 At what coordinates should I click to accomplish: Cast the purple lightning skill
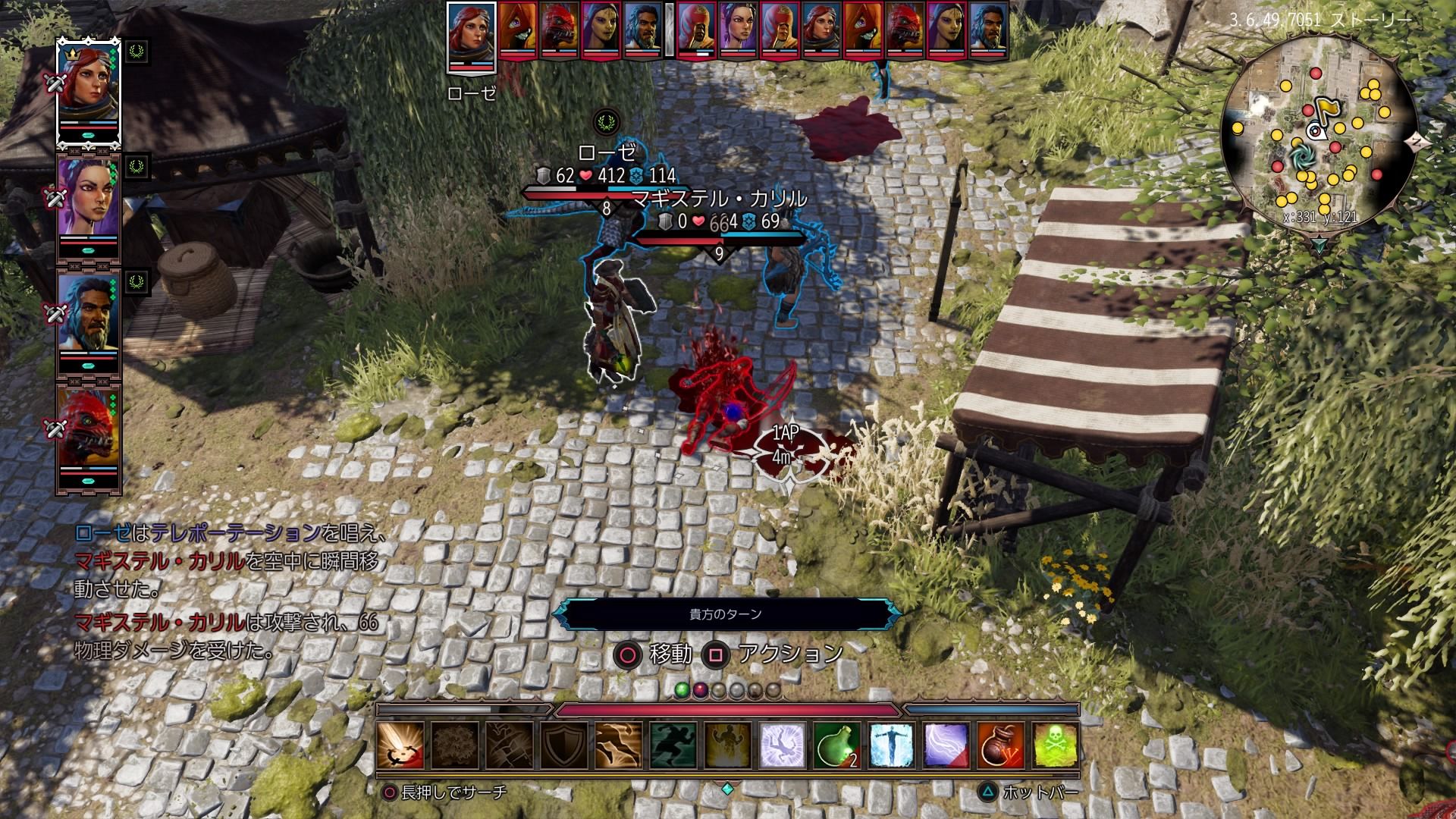(946, 745)
